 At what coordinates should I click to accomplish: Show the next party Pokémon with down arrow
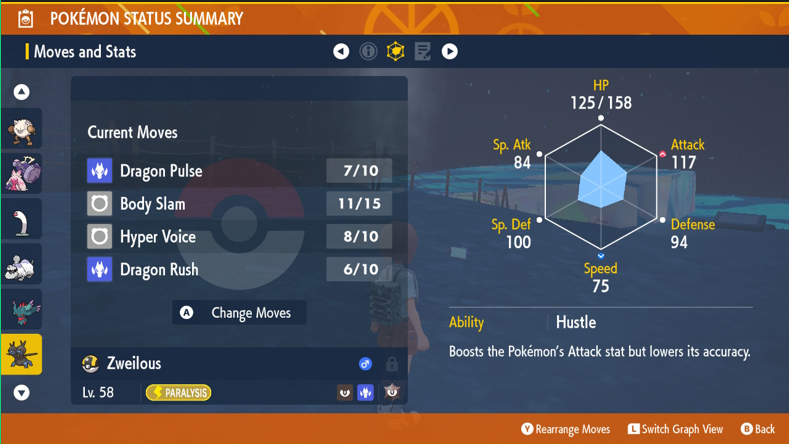point(21,393)
